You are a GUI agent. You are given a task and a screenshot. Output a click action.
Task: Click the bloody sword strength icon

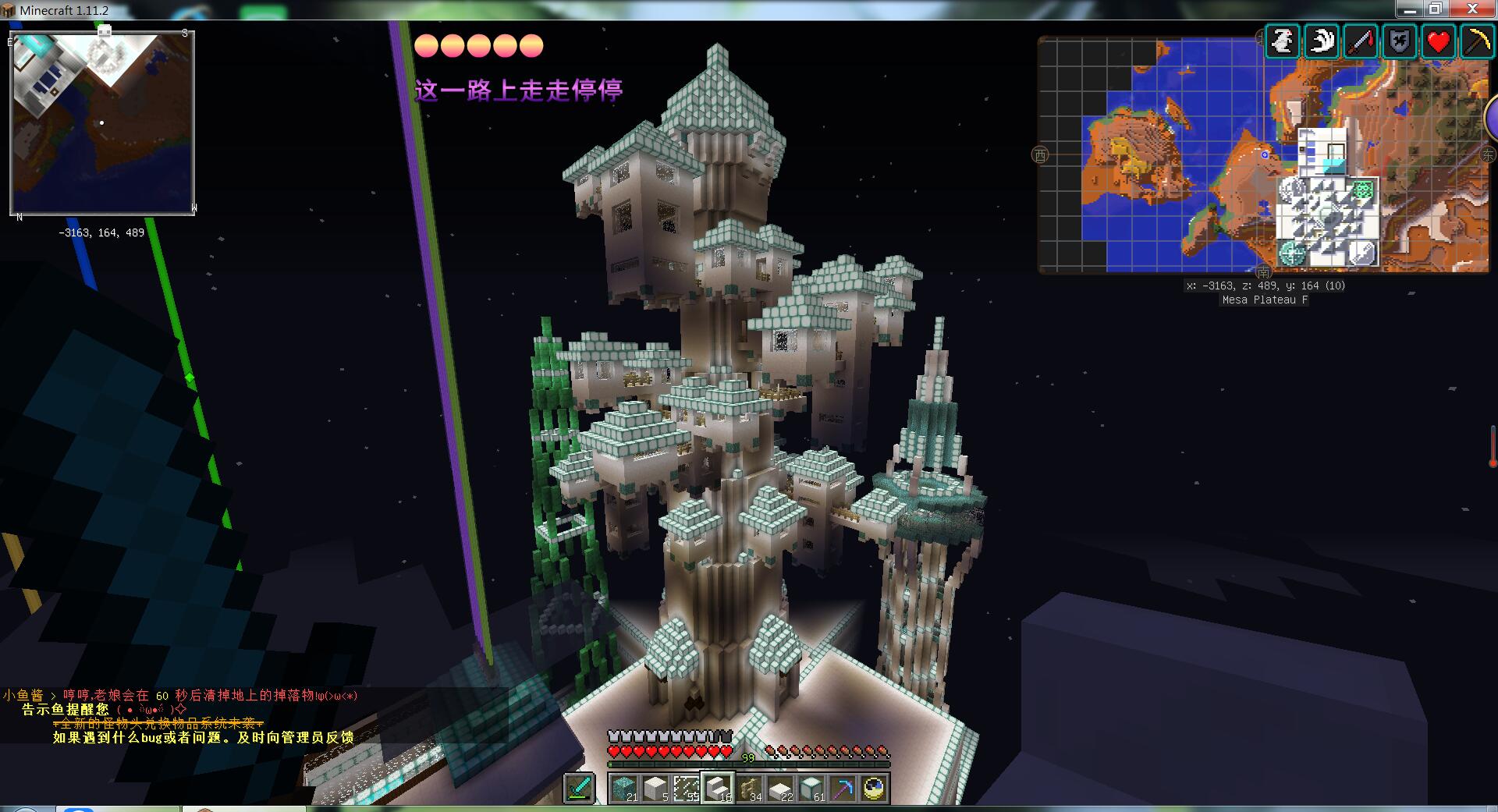[1361, 41]
